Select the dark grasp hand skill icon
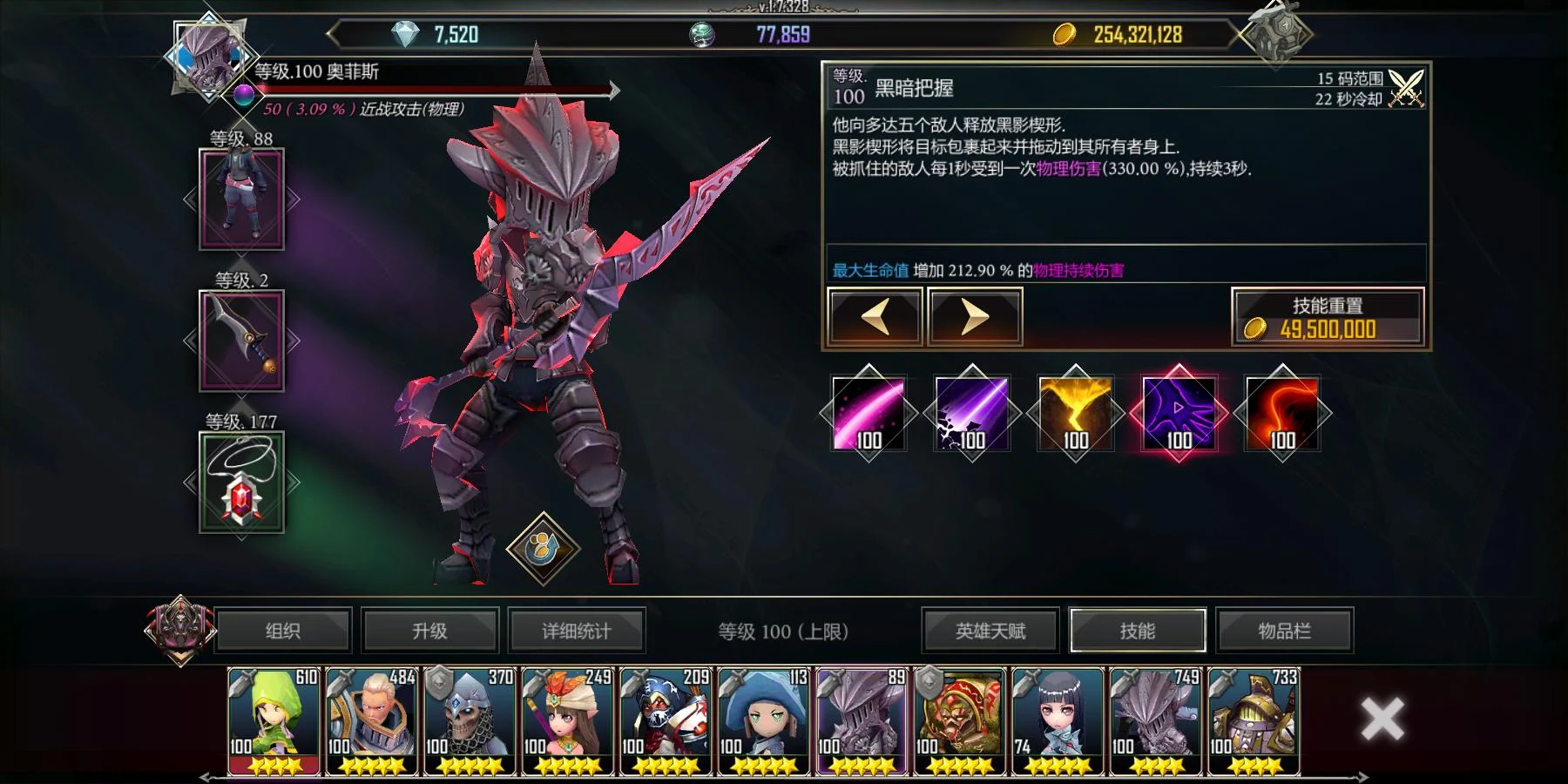The image size is (1568, 784). (1179, 414)
